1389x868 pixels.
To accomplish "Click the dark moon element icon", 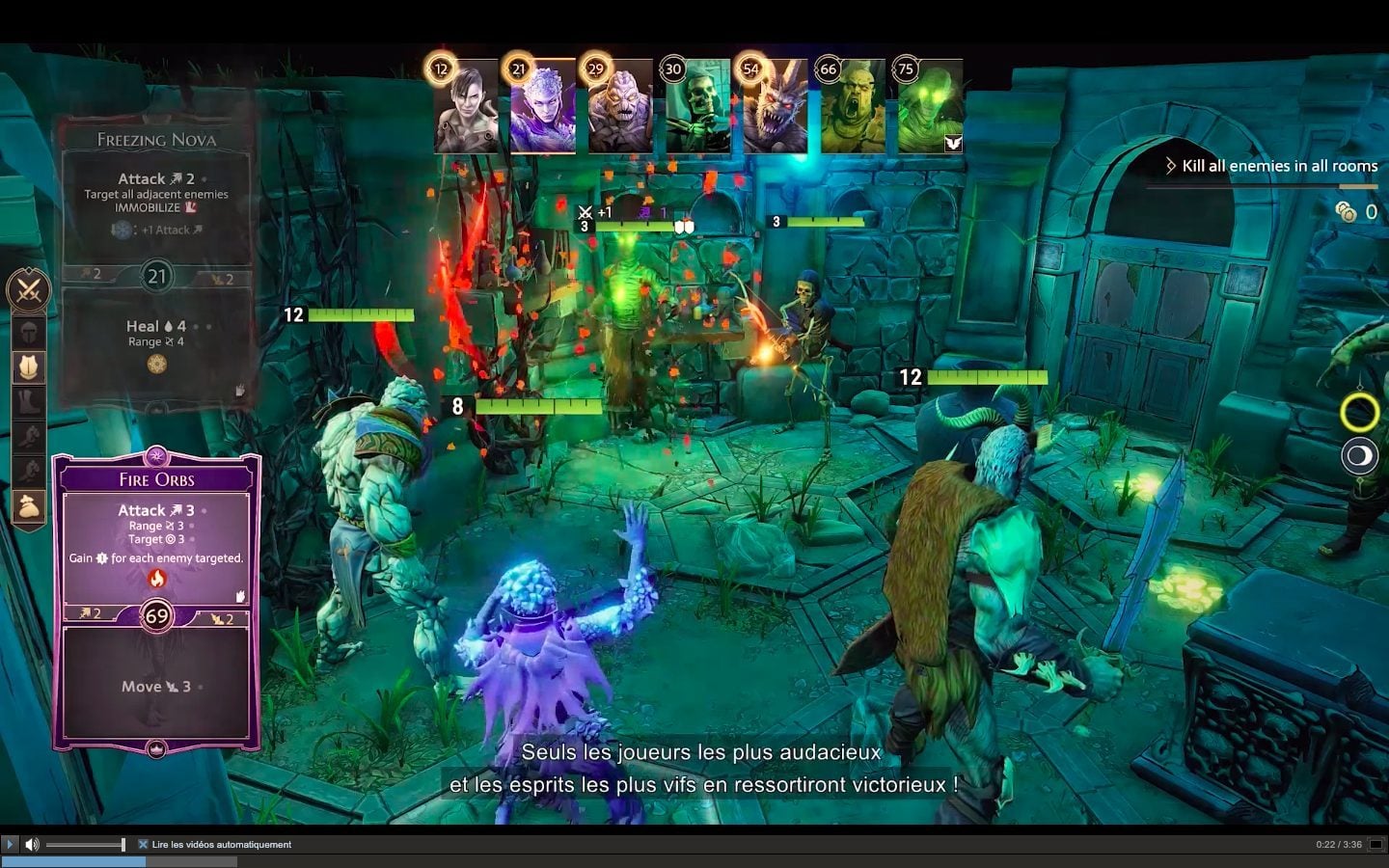I will 1359,455.
